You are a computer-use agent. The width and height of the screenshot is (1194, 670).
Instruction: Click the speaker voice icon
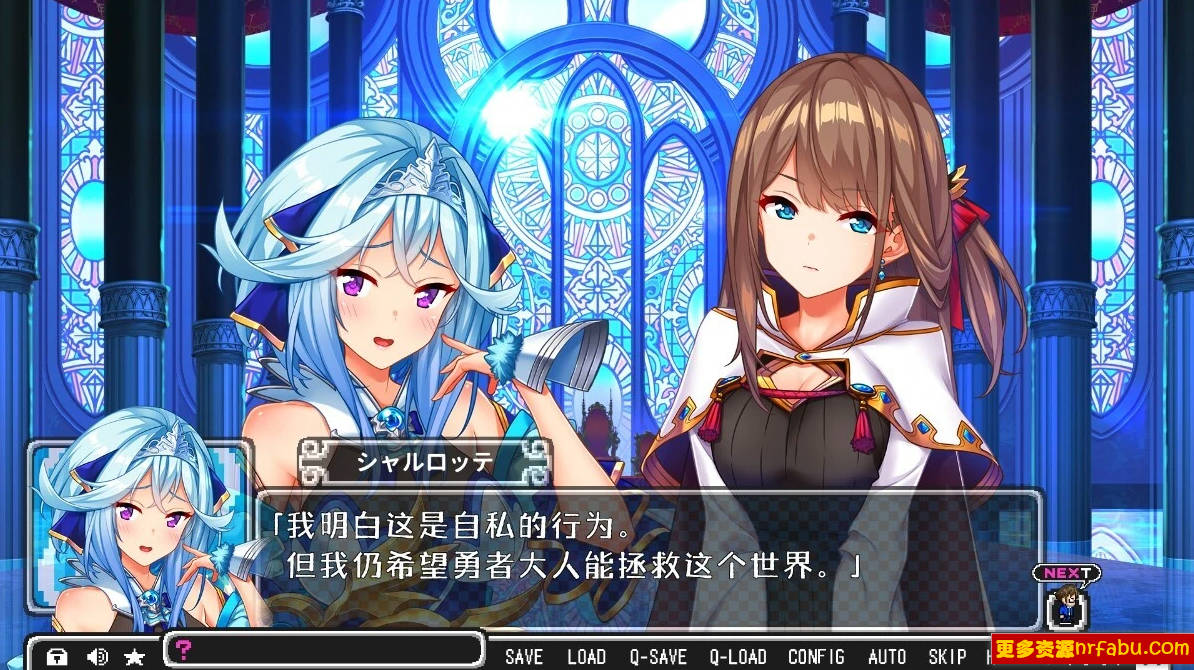97,657
